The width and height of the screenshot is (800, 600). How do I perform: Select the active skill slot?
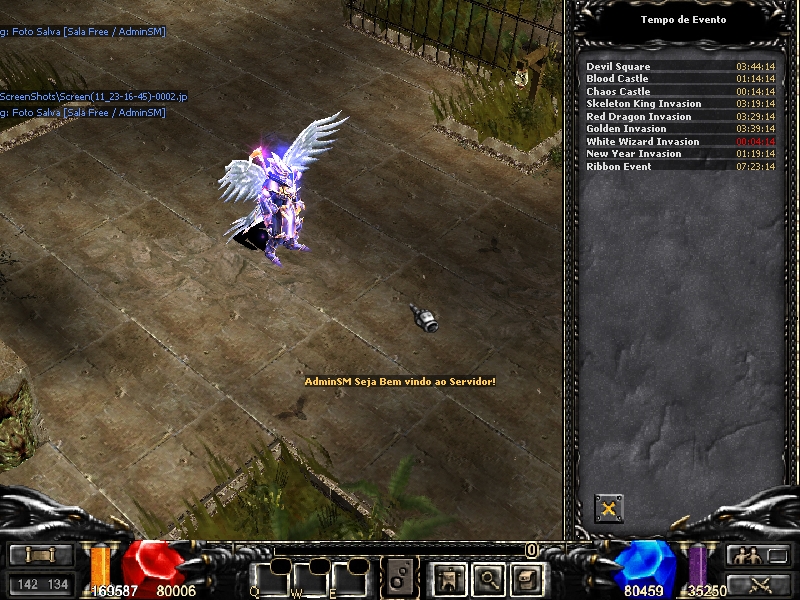tap(402, 577)
